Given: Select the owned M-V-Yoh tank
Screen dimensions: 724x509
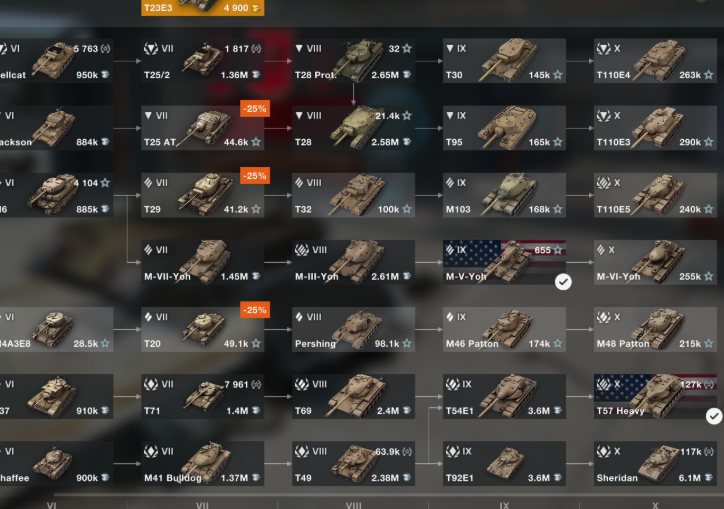Looking at the screenshot, I should tap(504, 262).
